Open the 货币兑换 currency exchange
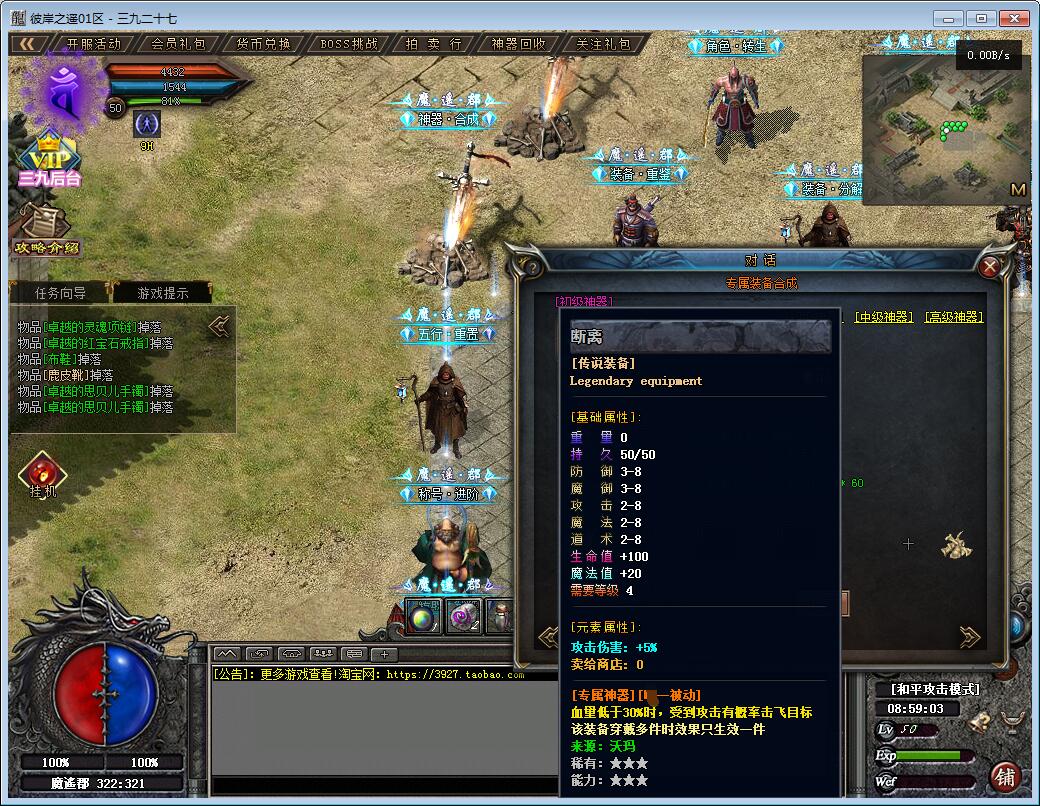 [263, 44]
